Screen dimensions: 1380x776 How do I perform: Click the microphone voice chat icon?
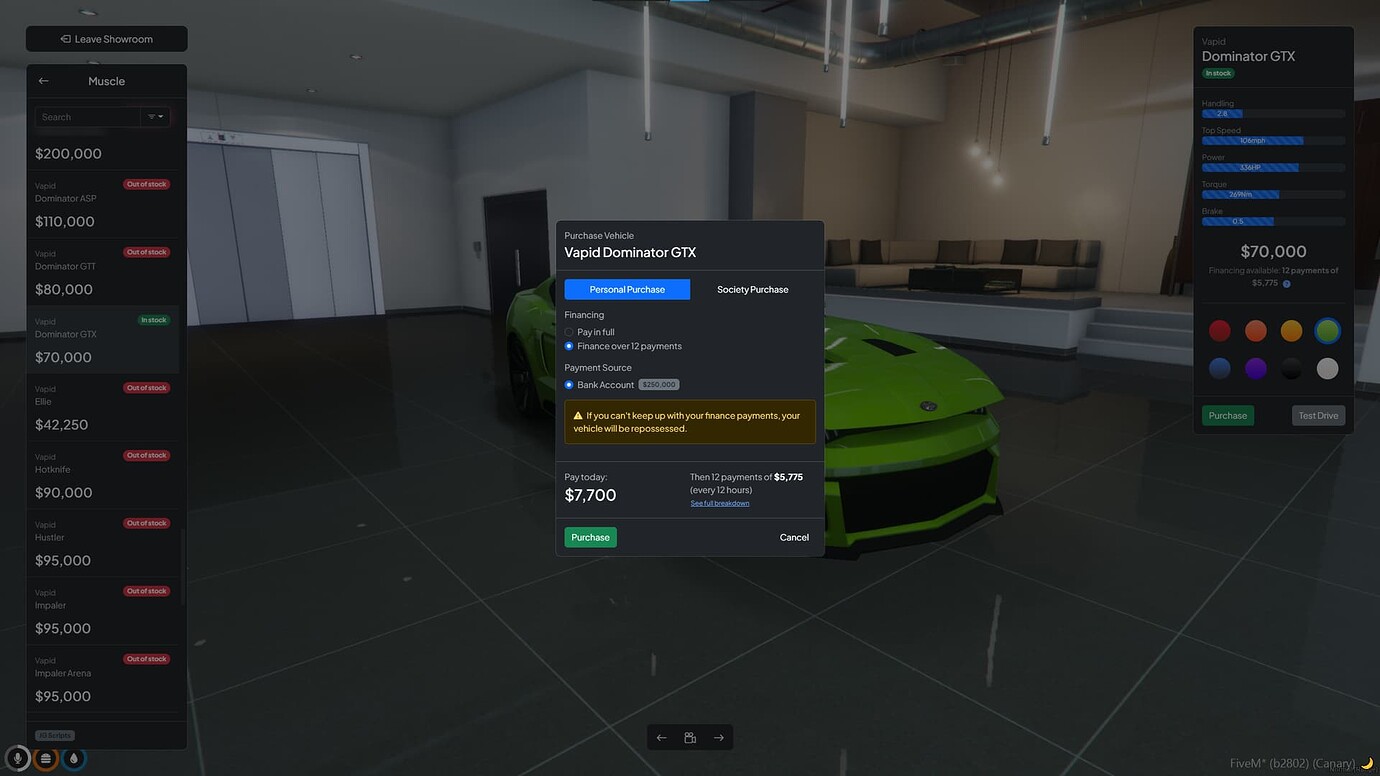15,758
